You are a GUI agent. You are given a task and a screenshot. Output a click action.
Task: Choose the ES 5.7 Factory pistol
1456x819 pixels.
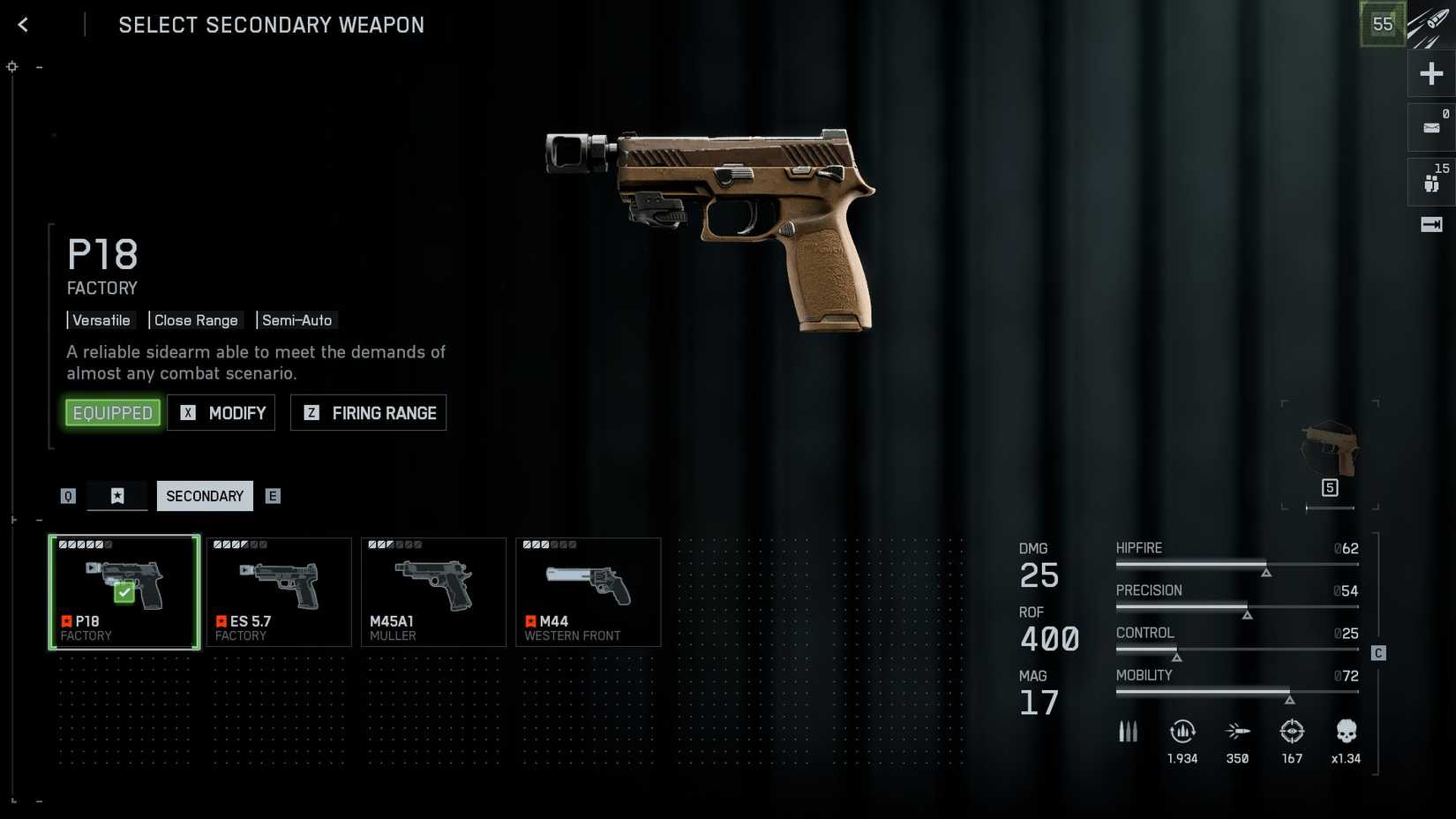pyautogui.click(x=279, y=592)
